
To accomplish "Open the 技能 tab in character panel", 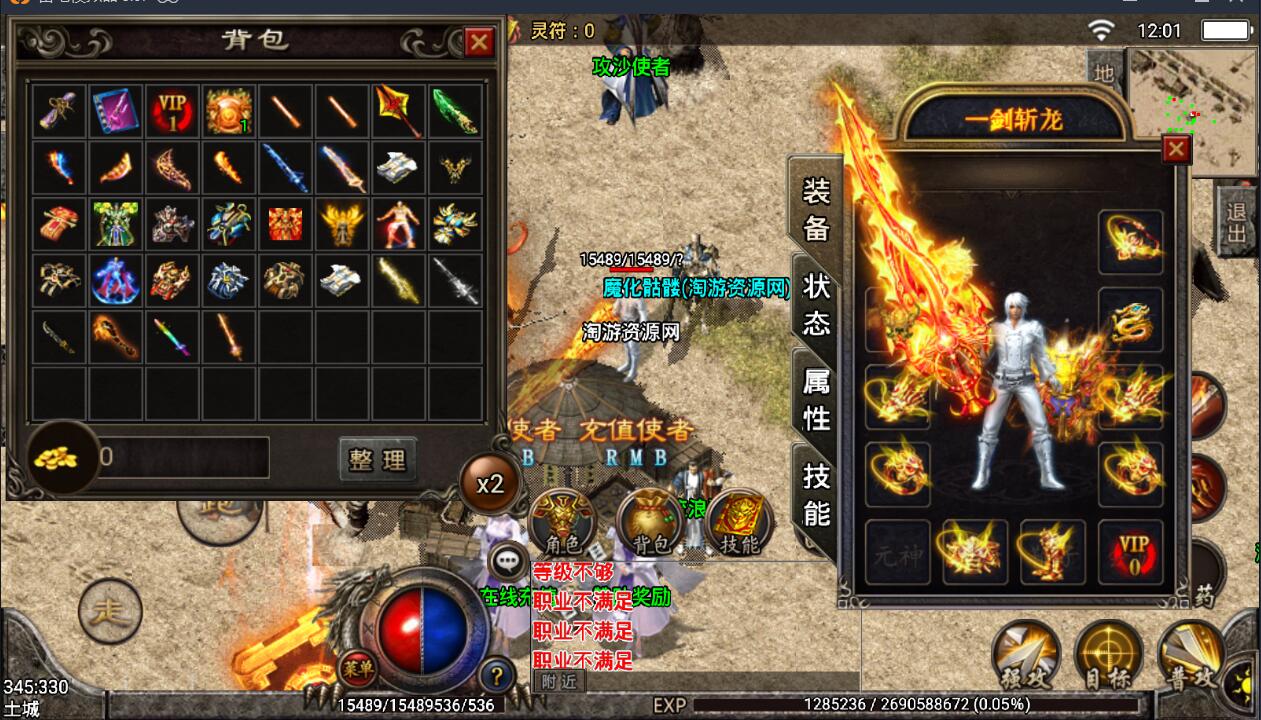I will tap(816, 494).
